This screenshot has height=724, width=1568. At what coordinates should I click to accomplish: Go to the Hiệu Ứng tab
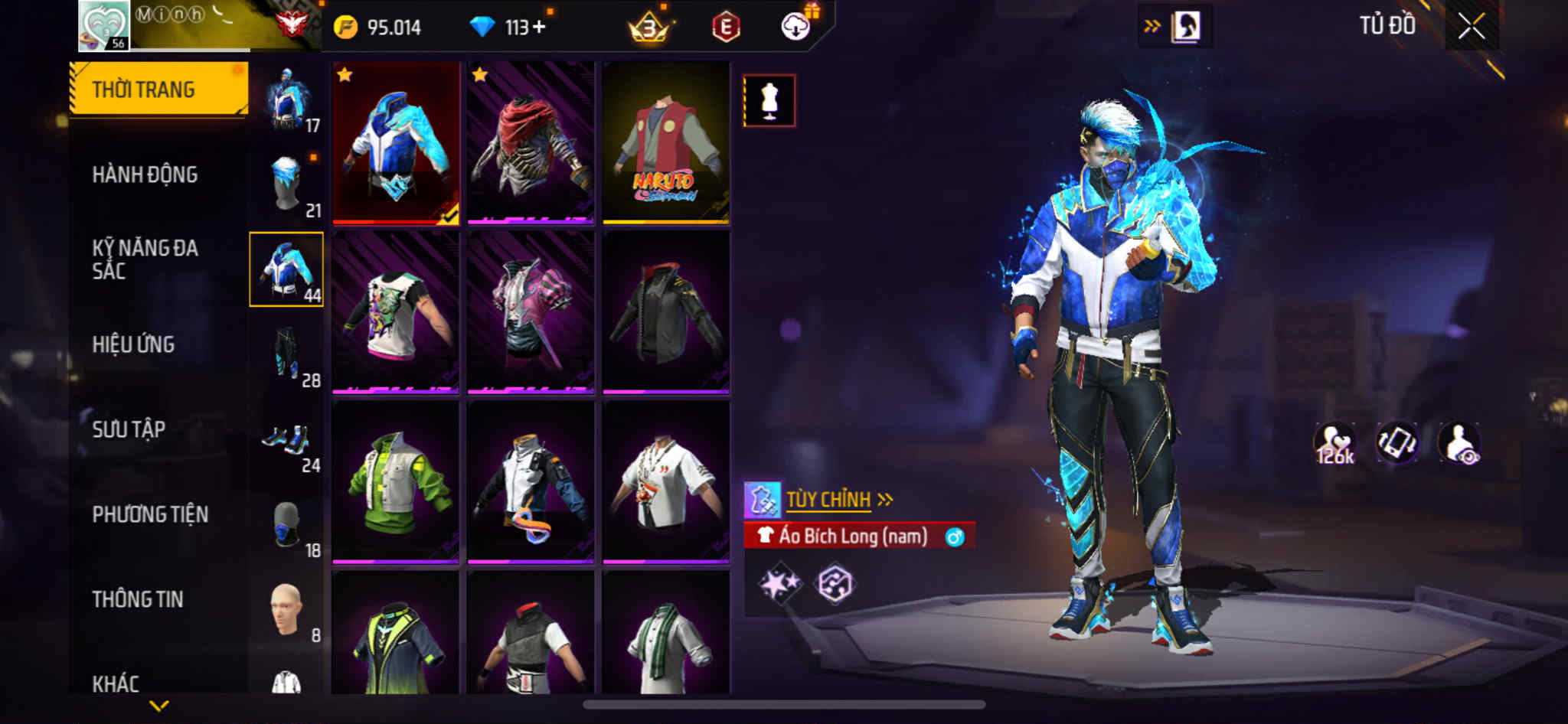(134, 344)
